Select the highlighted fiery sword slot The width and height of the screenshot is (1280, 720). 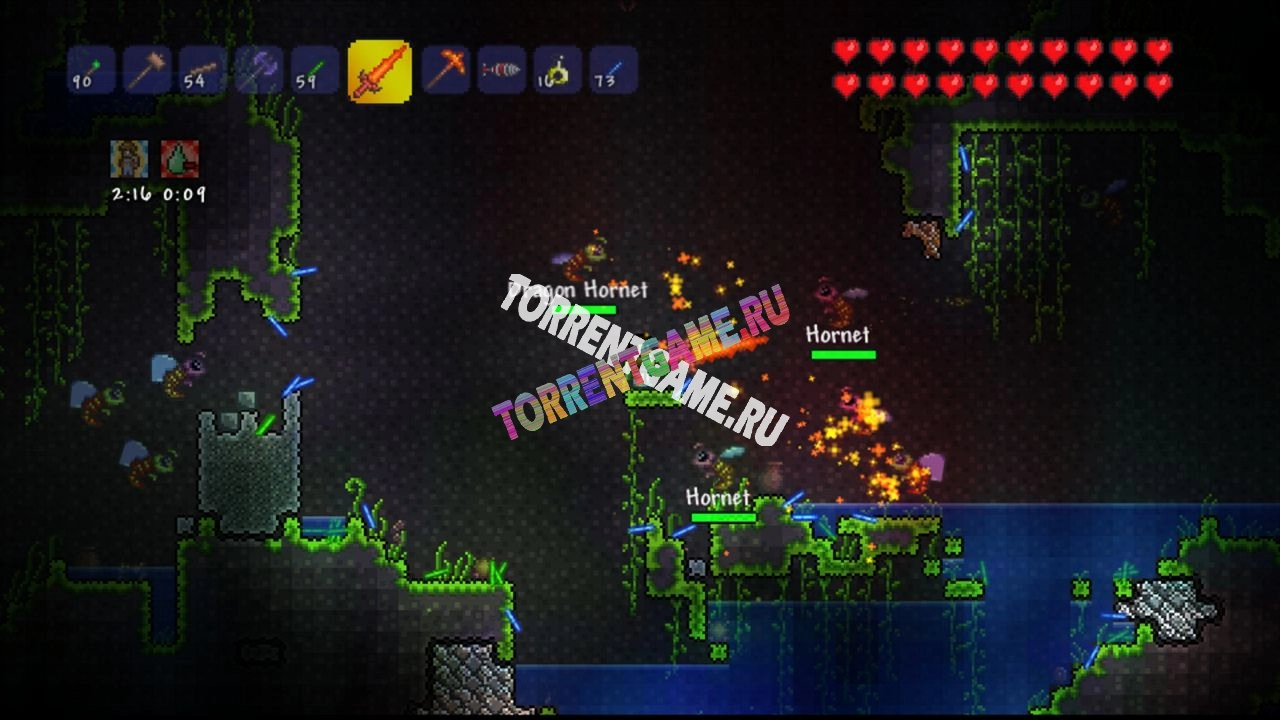[x=379, y=71]
